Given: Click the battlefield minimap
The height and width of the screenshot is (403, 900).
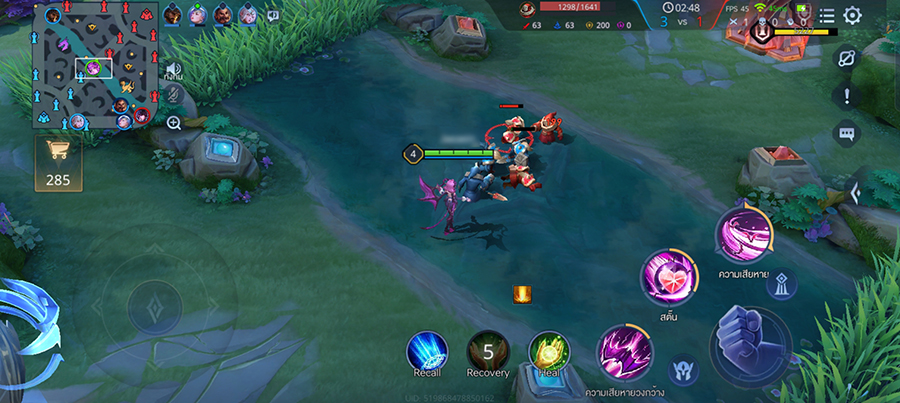Looking at the screenshot, I should [x=94, y=67].
